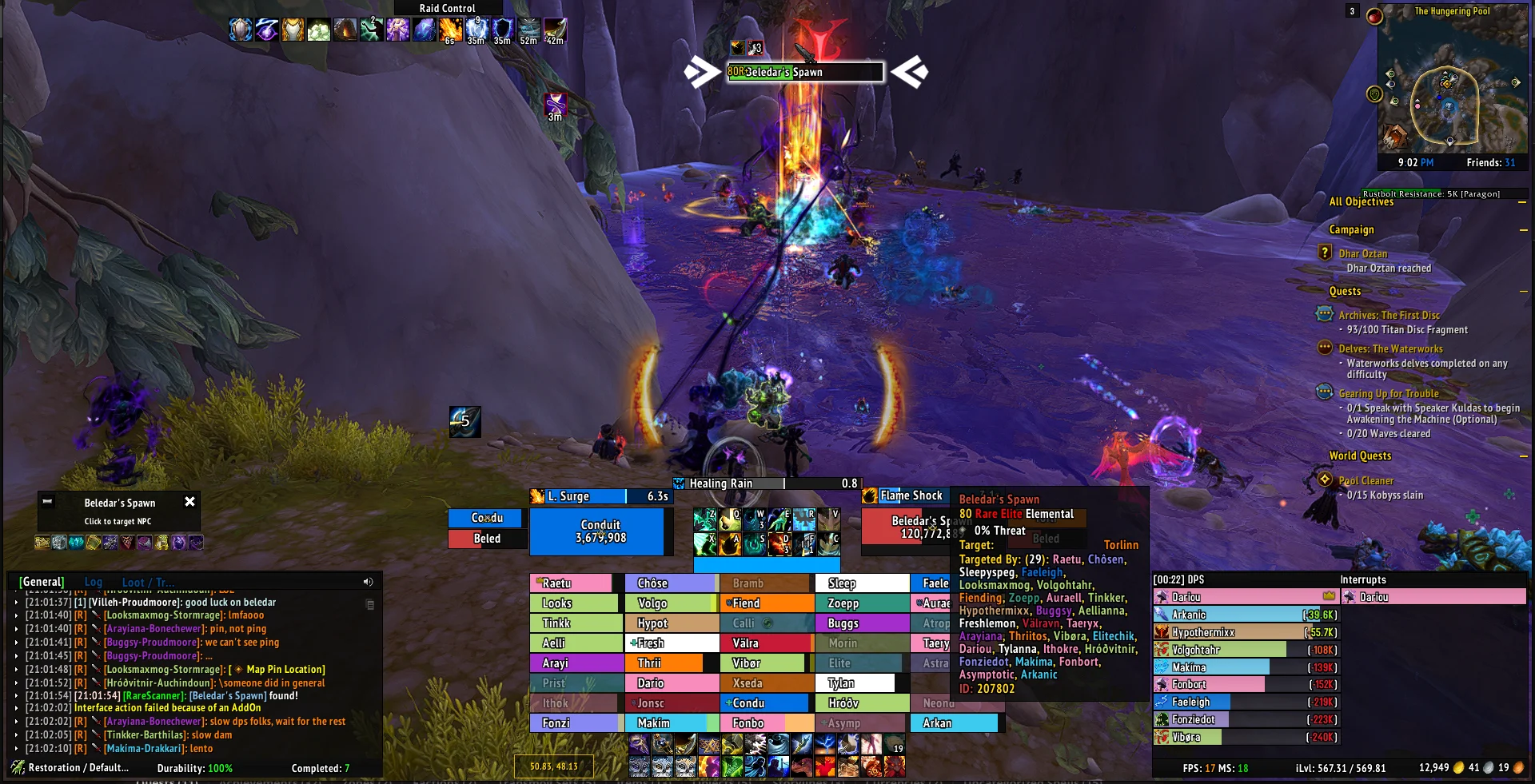Click the Map Pin Location chat link
Image resolution: width=1535 pixels, height=784 pixels.
point(285,670)
